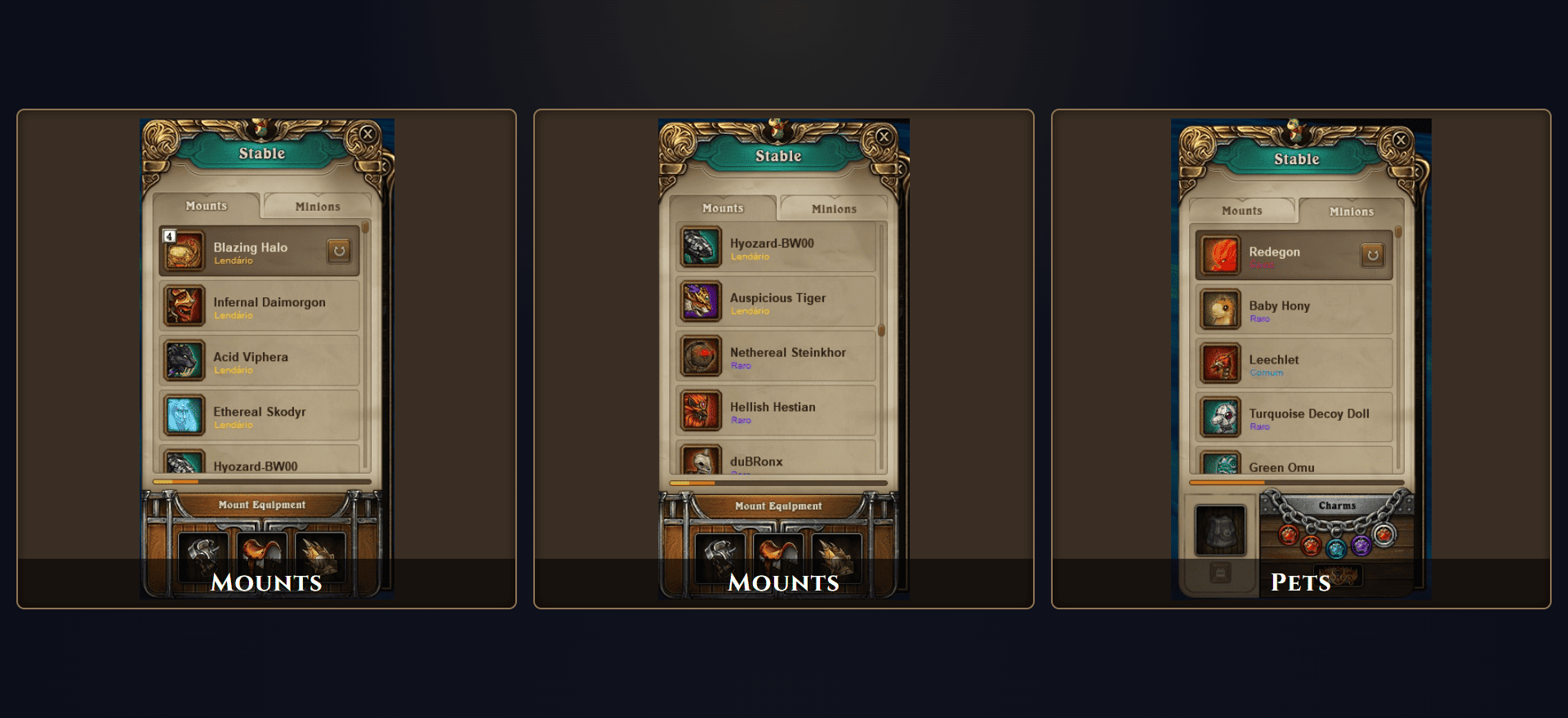This screenshot has width=1568, height=718.
Task: Select the Hellish Hestian mount
Action: coord(773,410)
